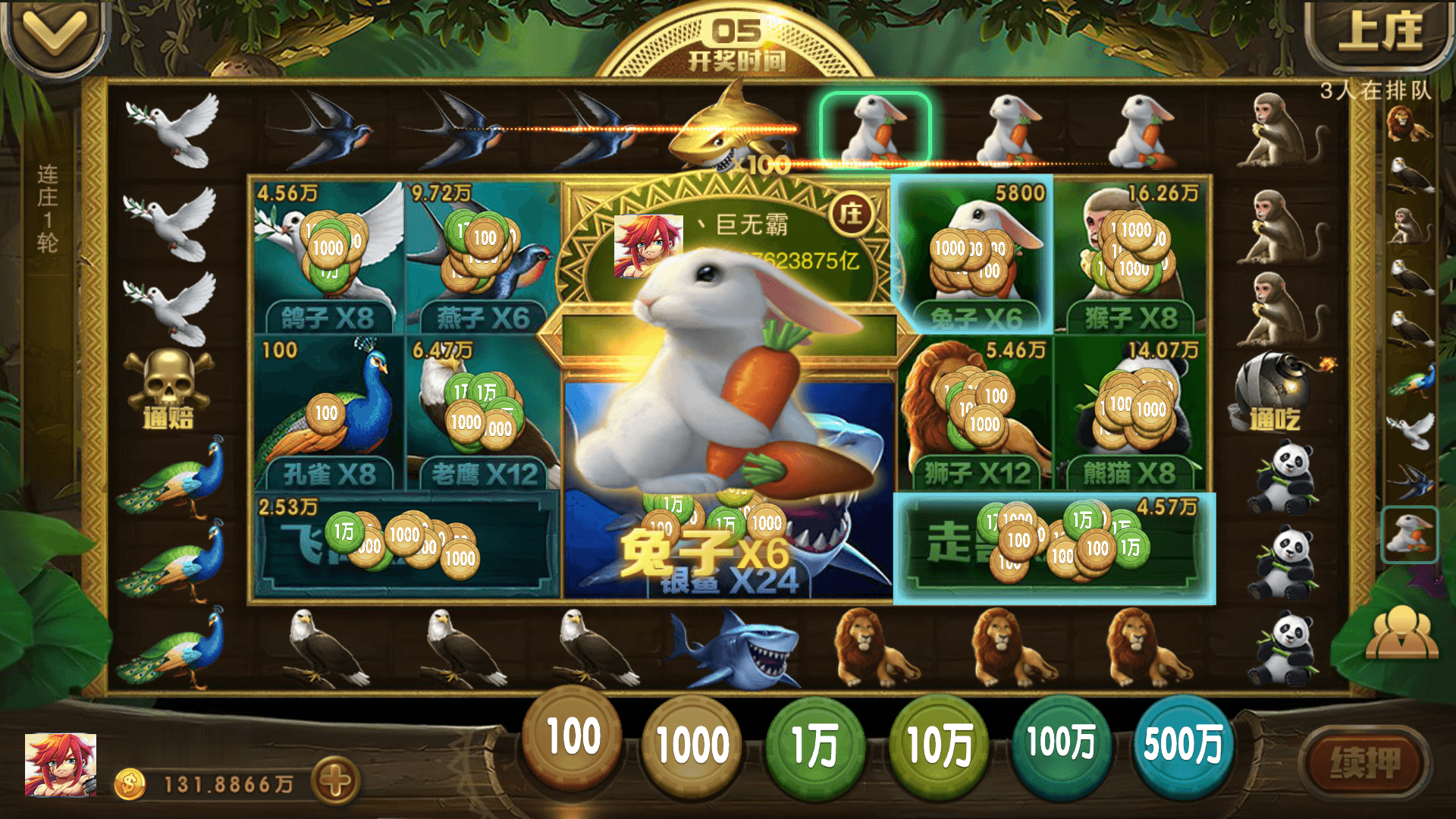
Task: Bet on 猴子 X8 monkey tile
Action: click(1130, 256)
